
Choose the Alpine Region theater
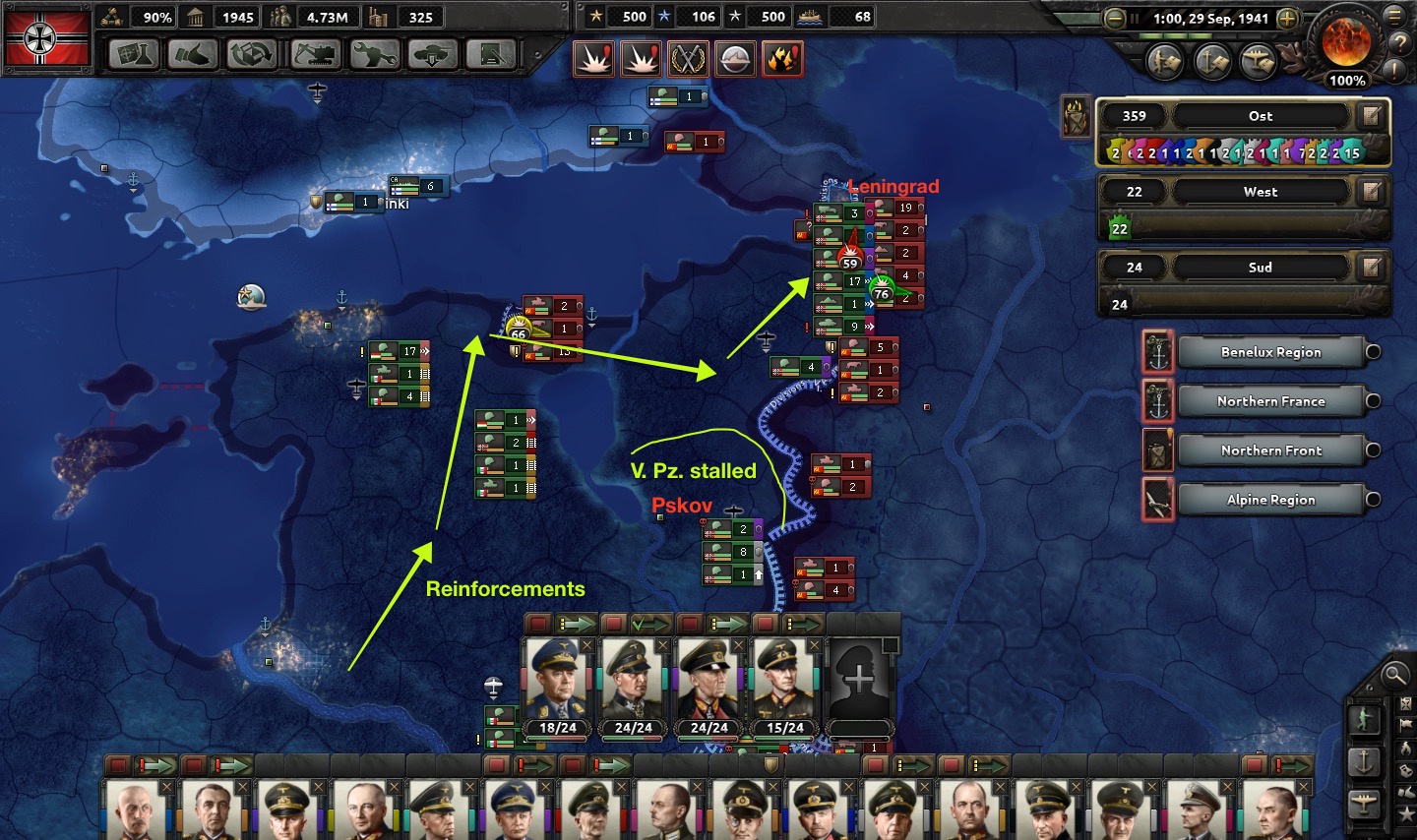(x=1270, y=500)
